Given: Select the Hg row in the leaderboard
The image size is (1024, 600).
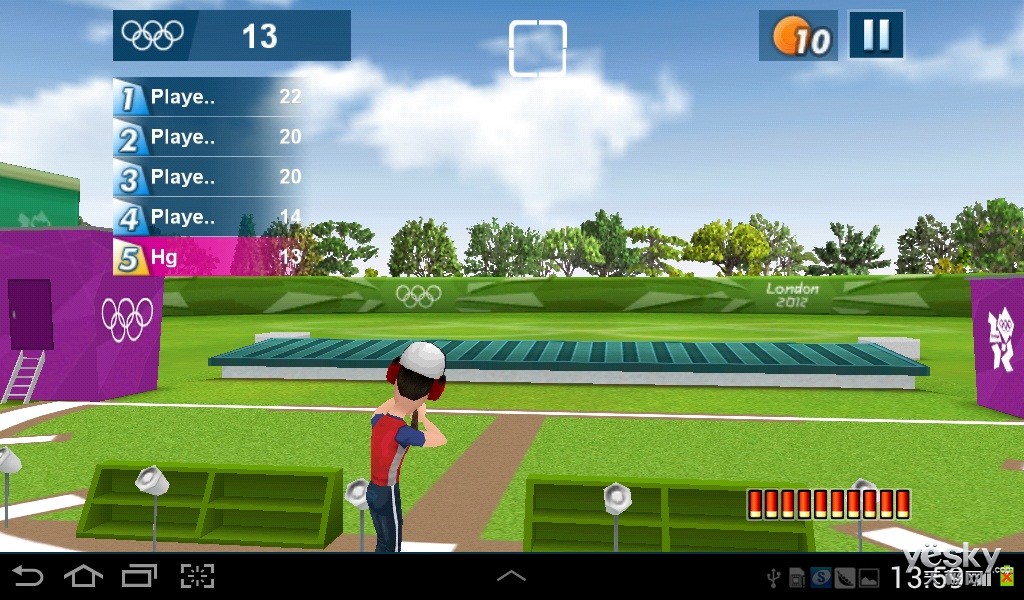Looking at the screenshot, I should 208,257.
